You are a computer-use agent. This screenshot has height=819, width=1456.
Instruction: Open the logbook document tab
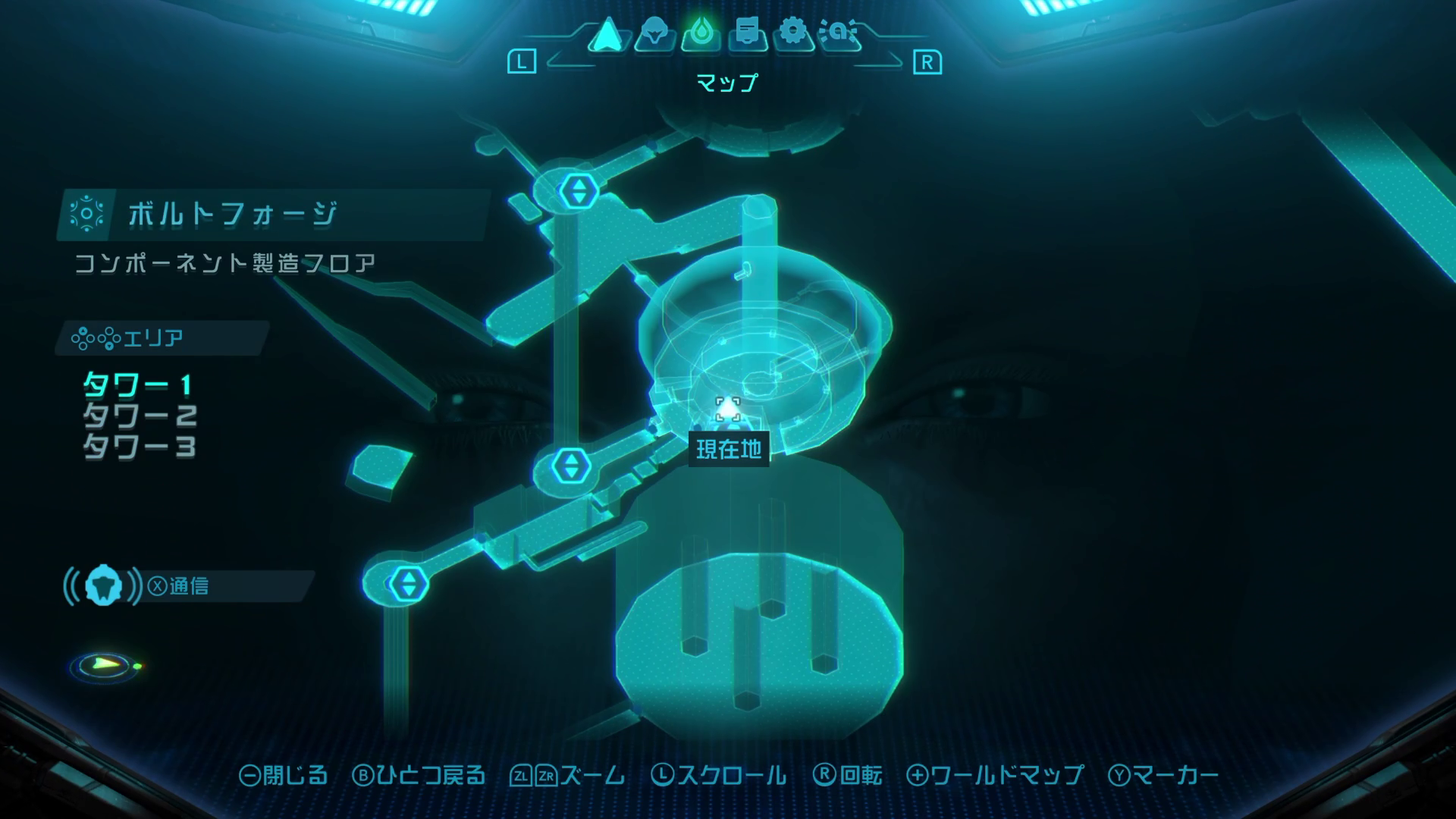[747, 34]
